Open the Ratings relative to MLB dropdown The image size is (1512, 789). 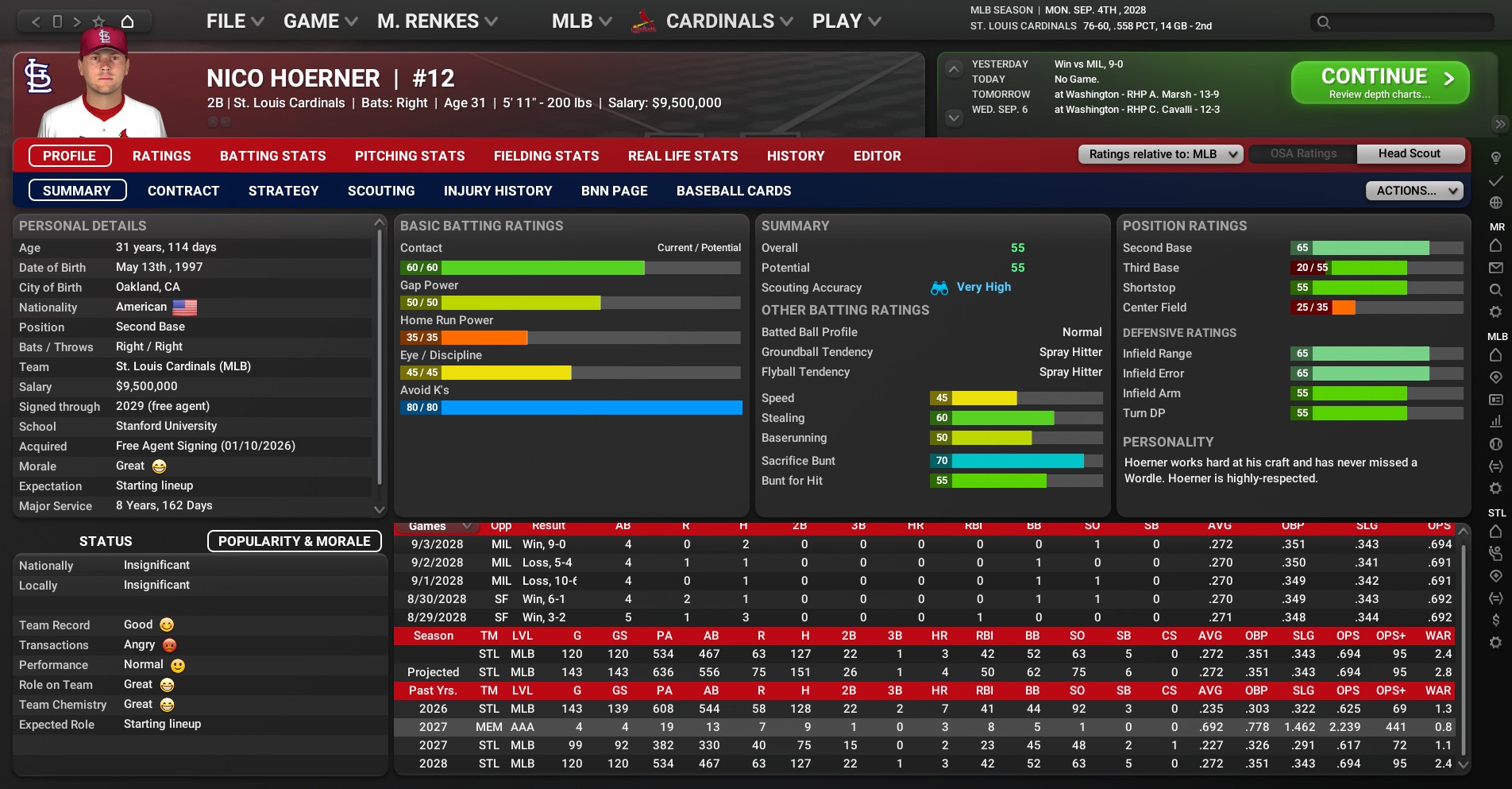pos(1160,154)
